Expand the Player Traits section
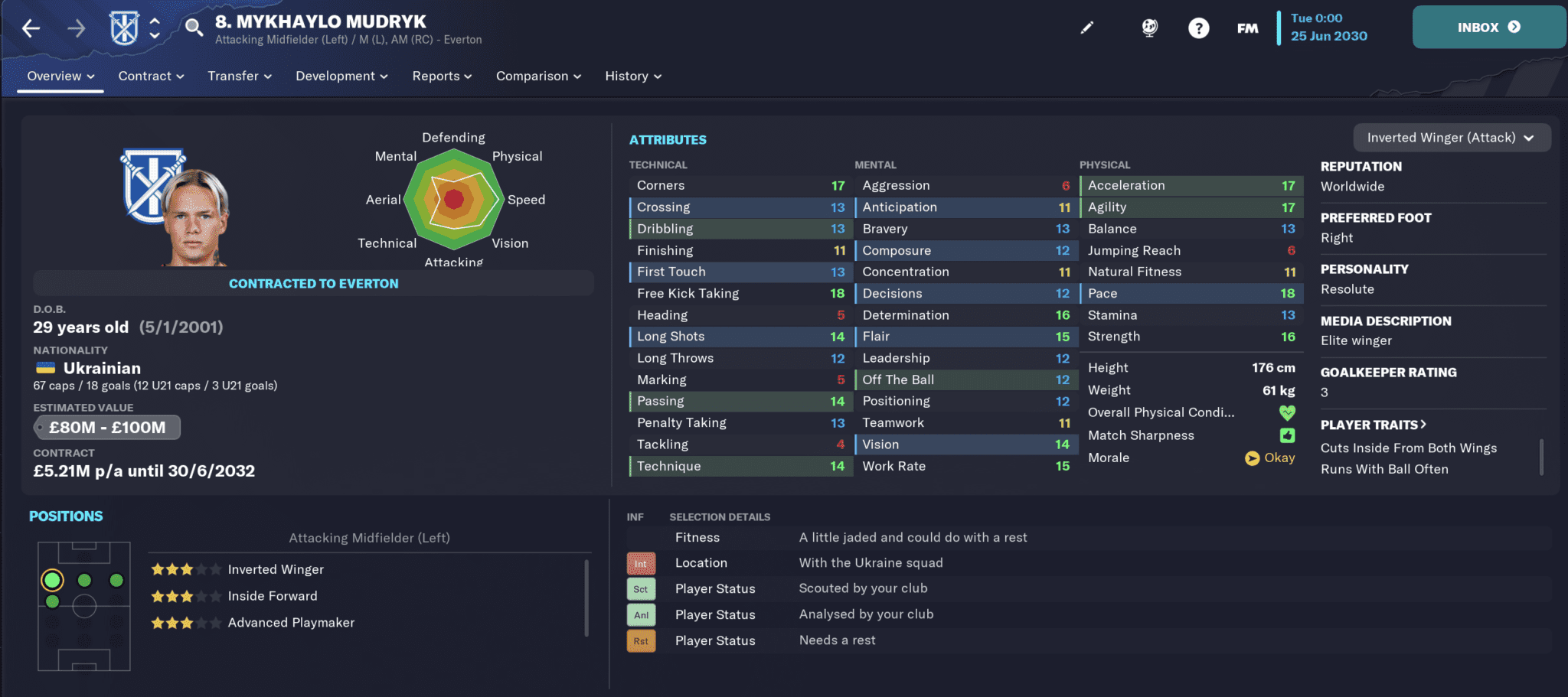Screen dimensions: 1568x697 [1373, 425]
